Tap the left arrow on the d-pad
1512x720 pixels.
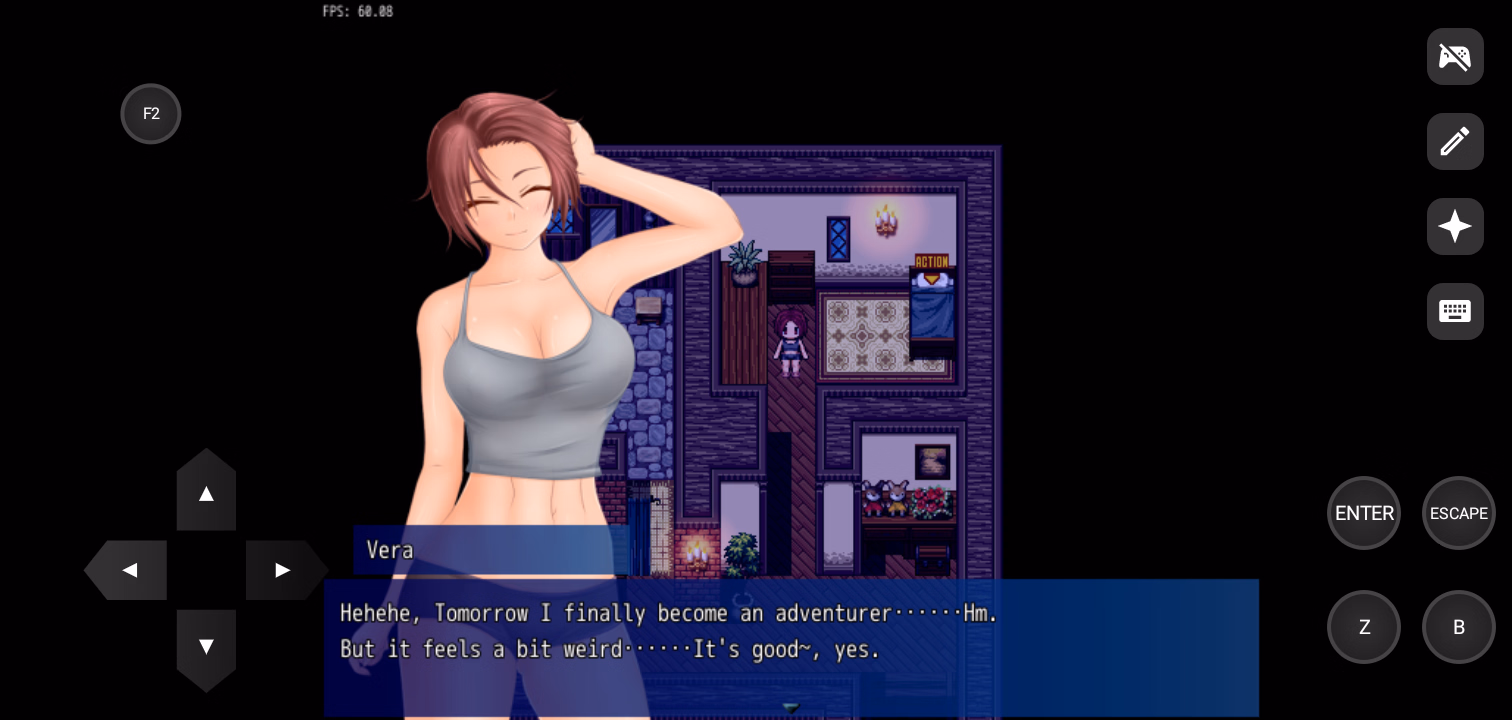[x=129, y=570]
